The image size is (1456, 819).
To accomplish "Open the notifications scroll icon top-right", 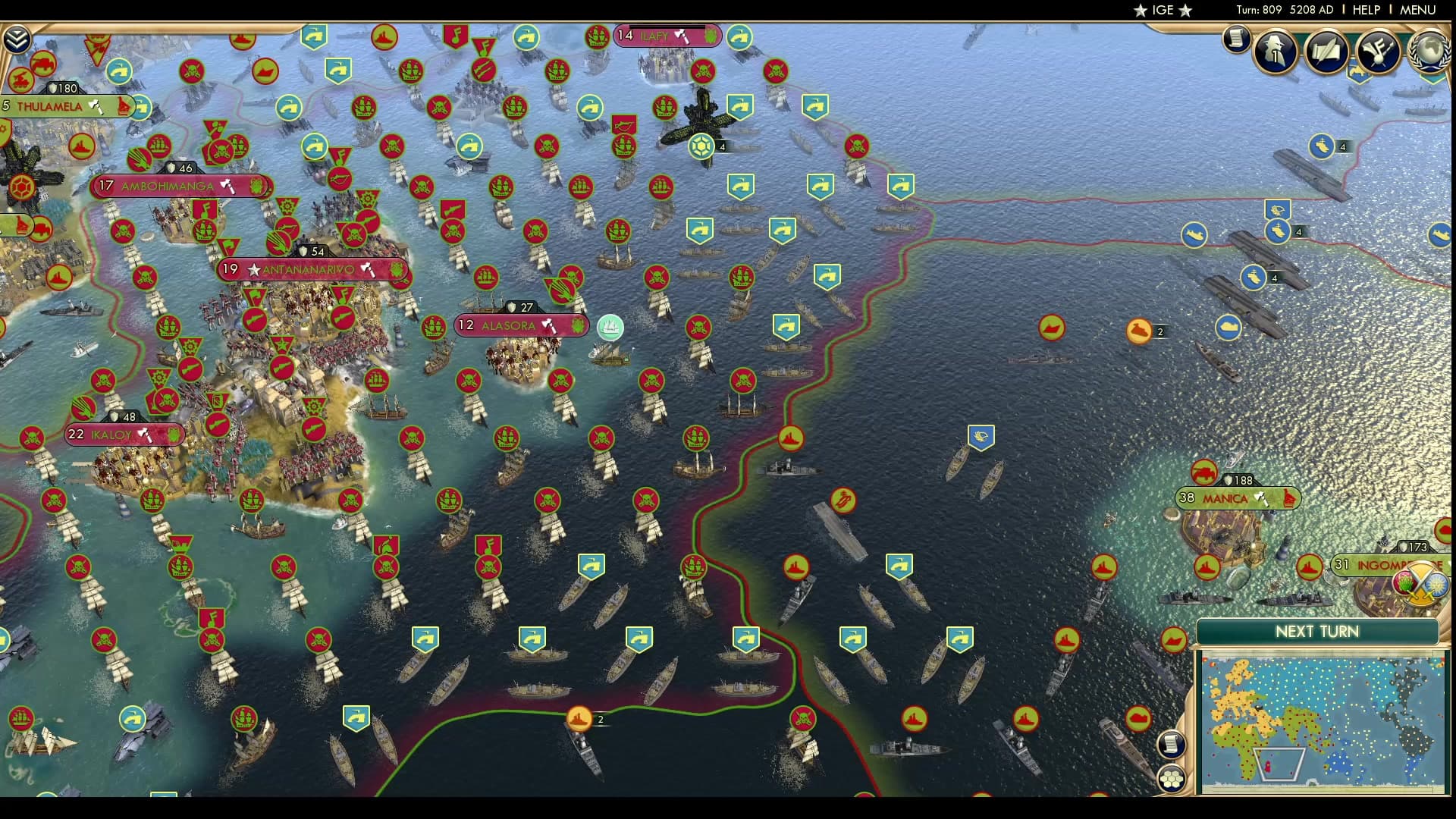I will pyautogui.click(x=1238, y=39).
